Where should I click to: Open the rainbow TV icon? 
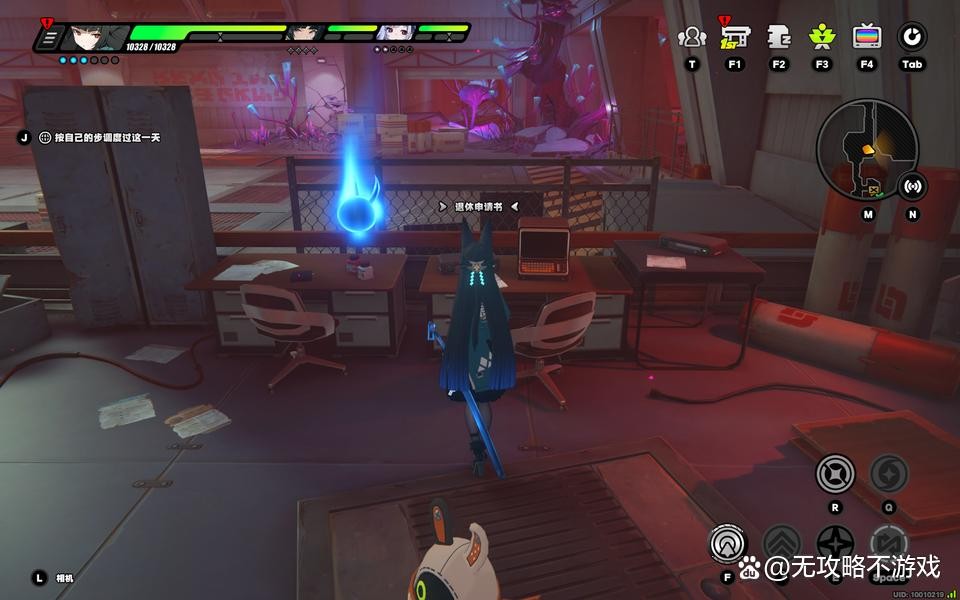click(x=867, y=38)
